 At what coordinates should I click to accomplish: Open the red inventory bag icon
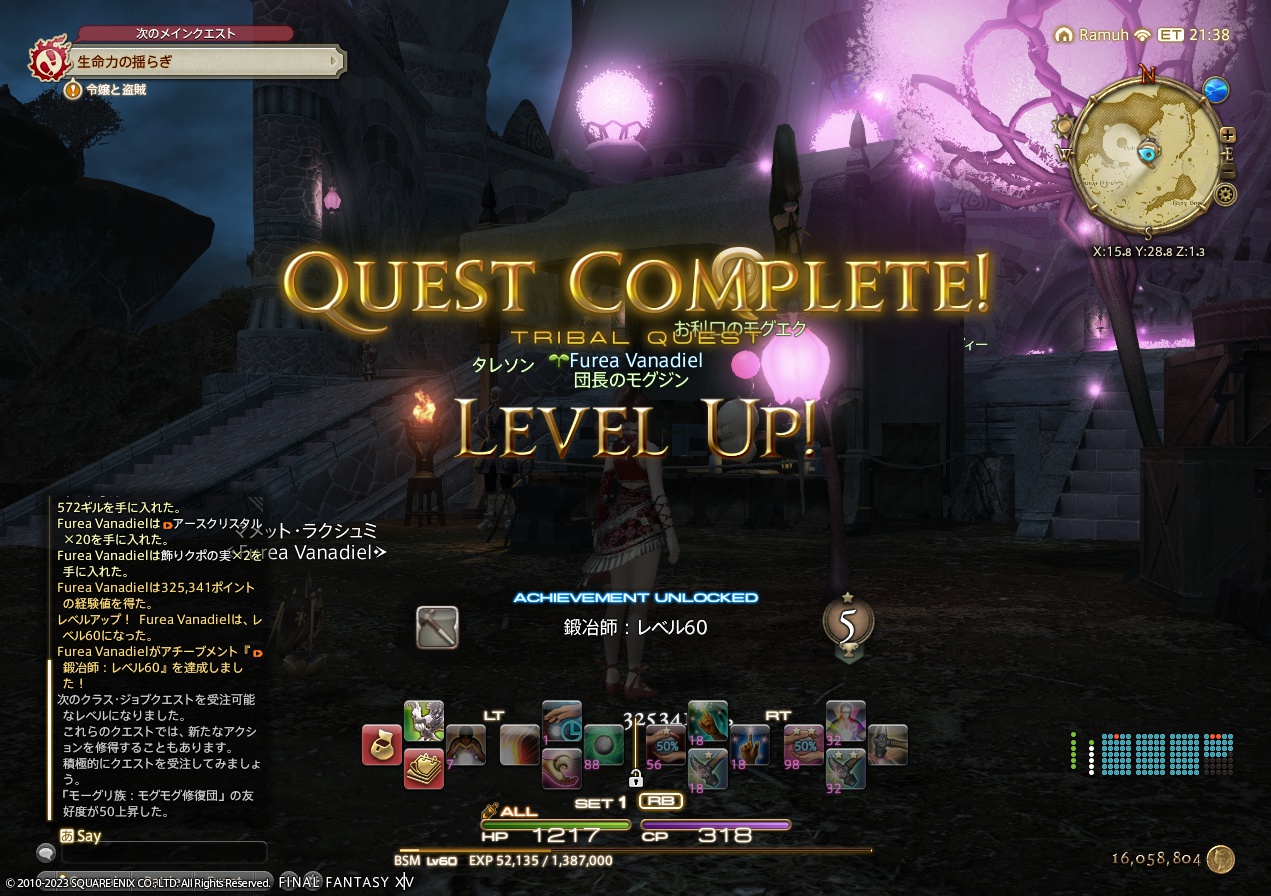tap(382, 745)
